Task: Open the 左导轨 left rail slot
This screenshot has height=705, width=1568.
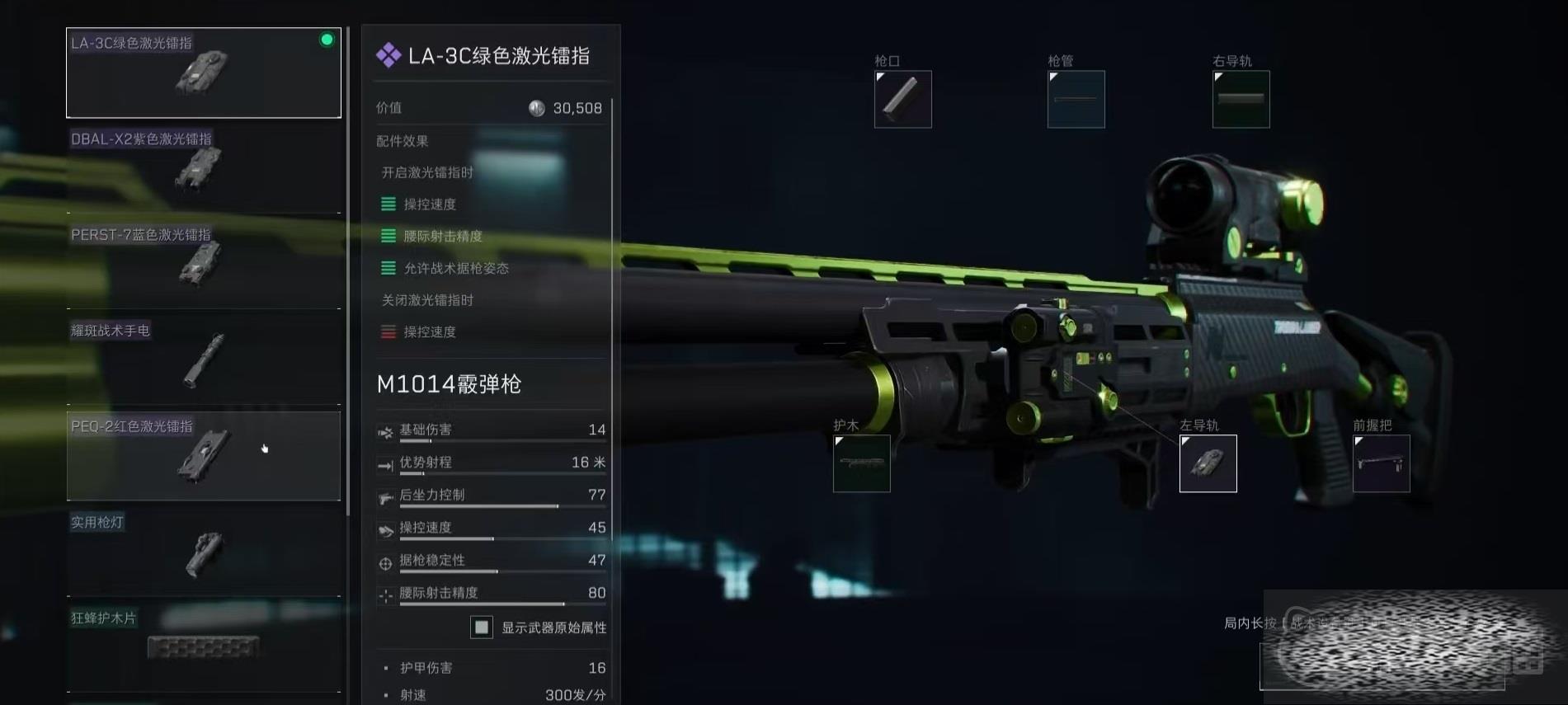Action: [1208, 463]
